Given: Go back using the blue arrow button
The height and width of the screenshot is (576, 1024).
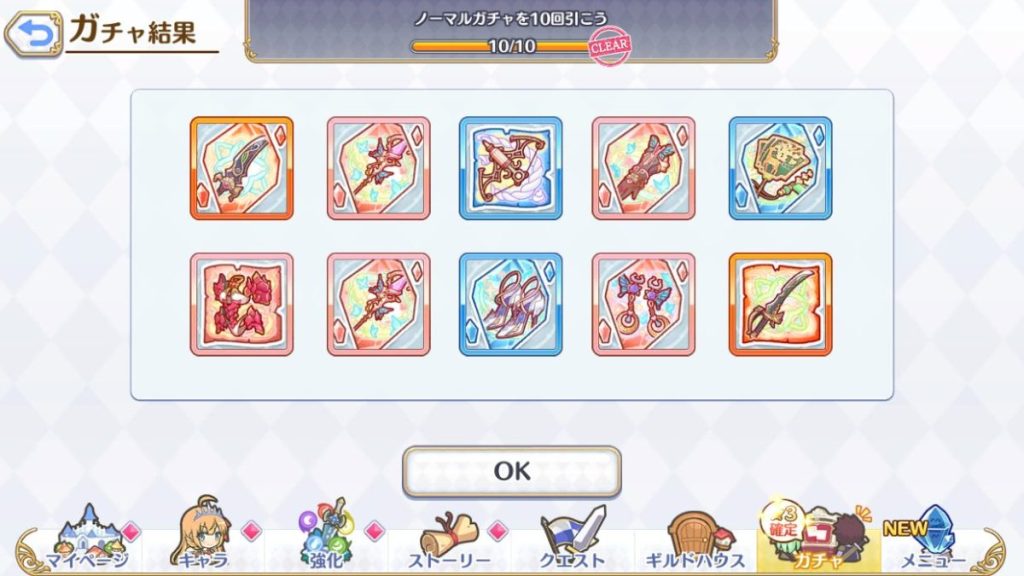Looking at the screenshot, I should 32,35.
